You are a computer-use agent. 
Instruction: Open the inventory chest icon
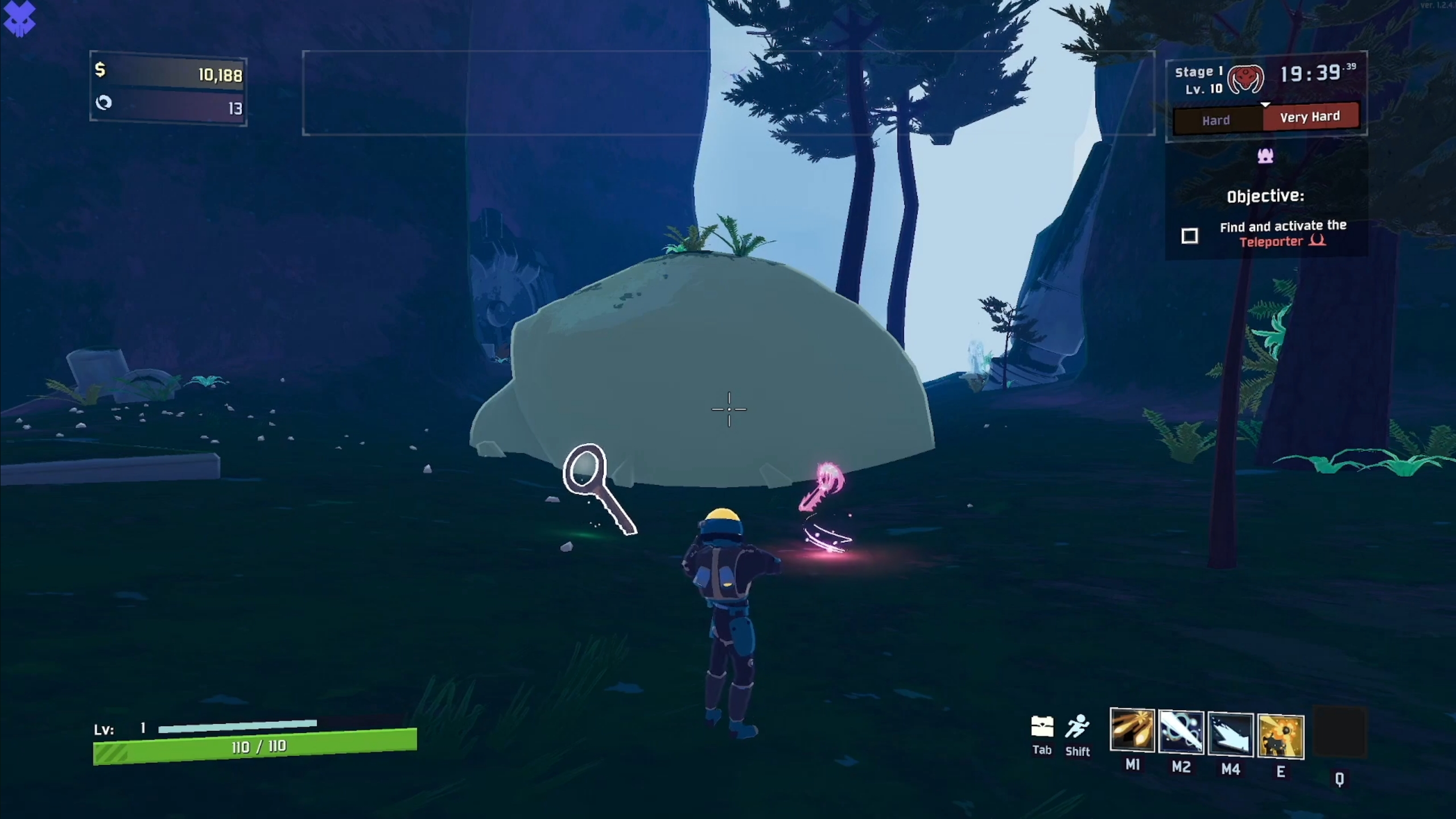pyautogui.click(x=1042, y=727)
